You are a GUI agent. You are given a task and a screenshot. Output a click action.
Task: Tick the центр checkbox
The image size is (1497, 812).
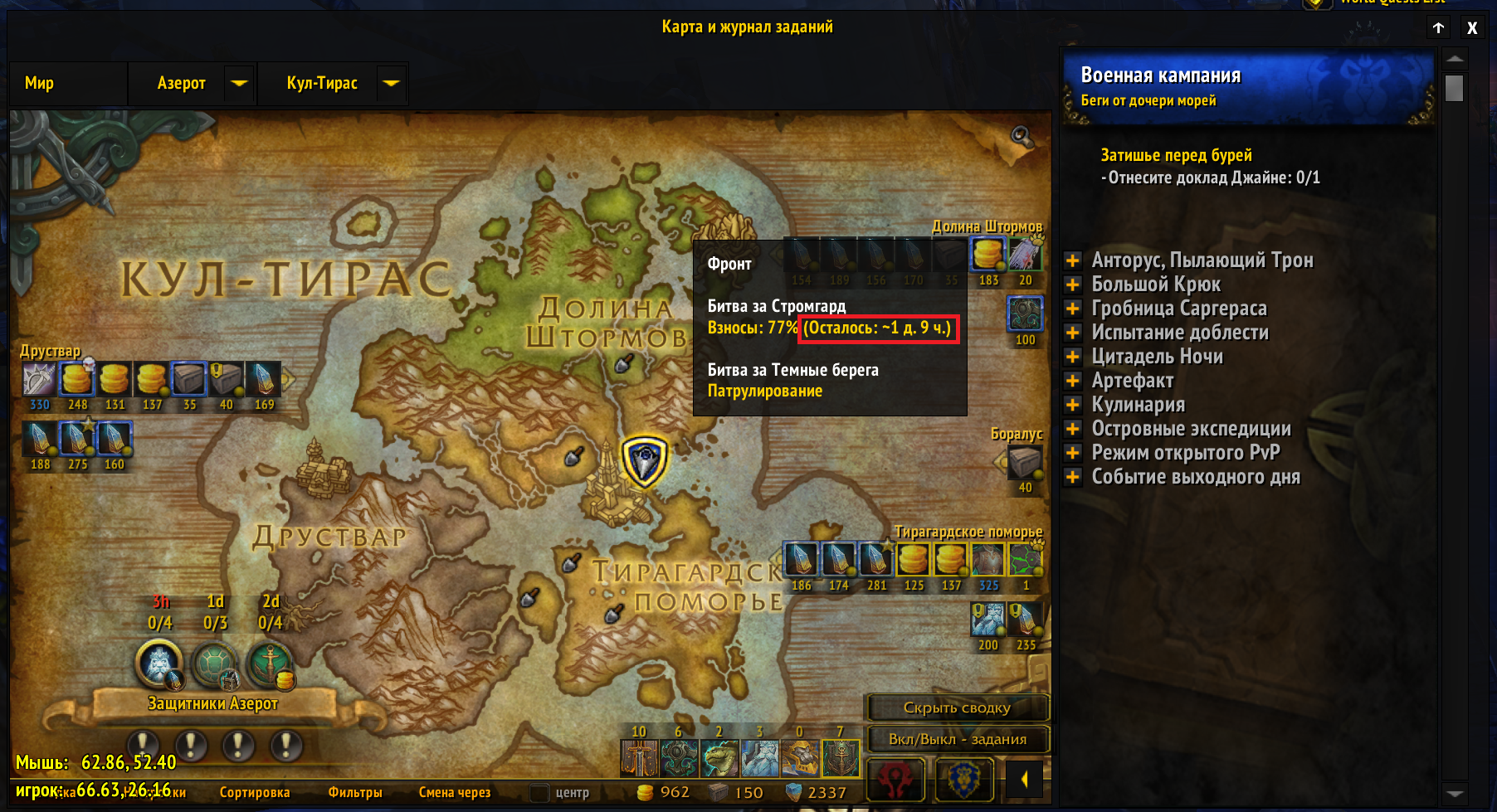point(539,792)
